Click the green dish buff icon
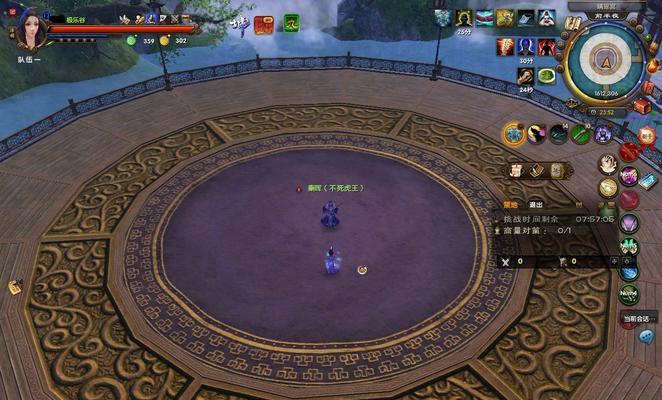The image size is (662, 400). [x=547, y=75]
